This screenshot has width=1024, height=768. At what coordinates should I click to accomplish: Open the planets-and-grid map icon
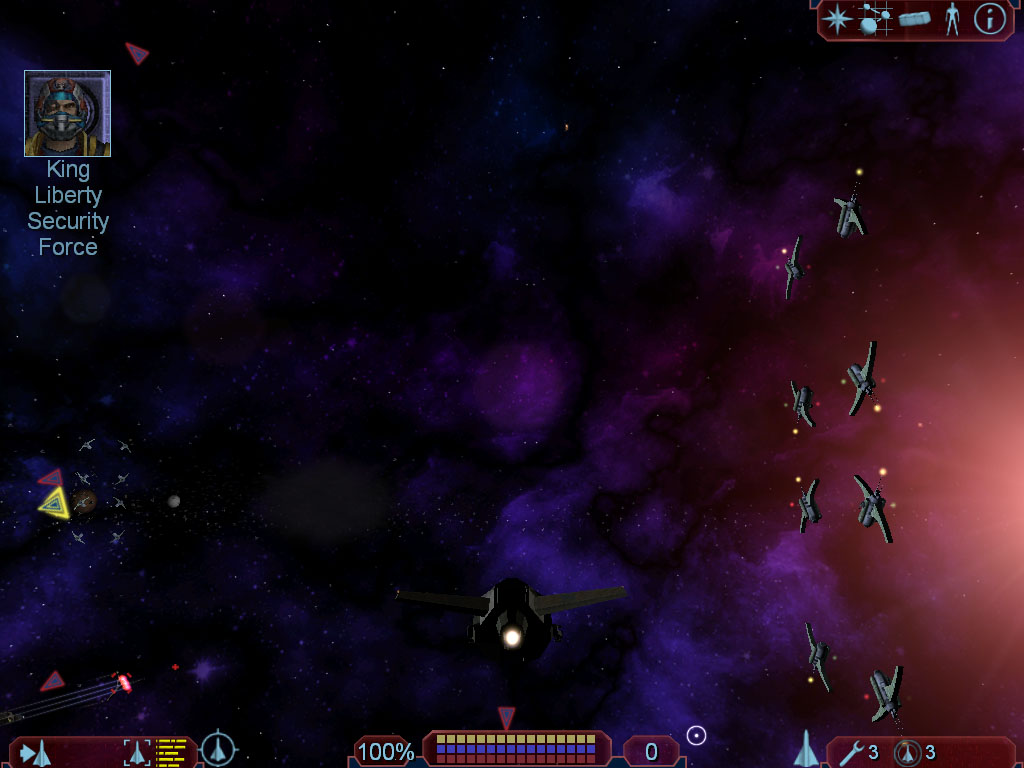875,19
